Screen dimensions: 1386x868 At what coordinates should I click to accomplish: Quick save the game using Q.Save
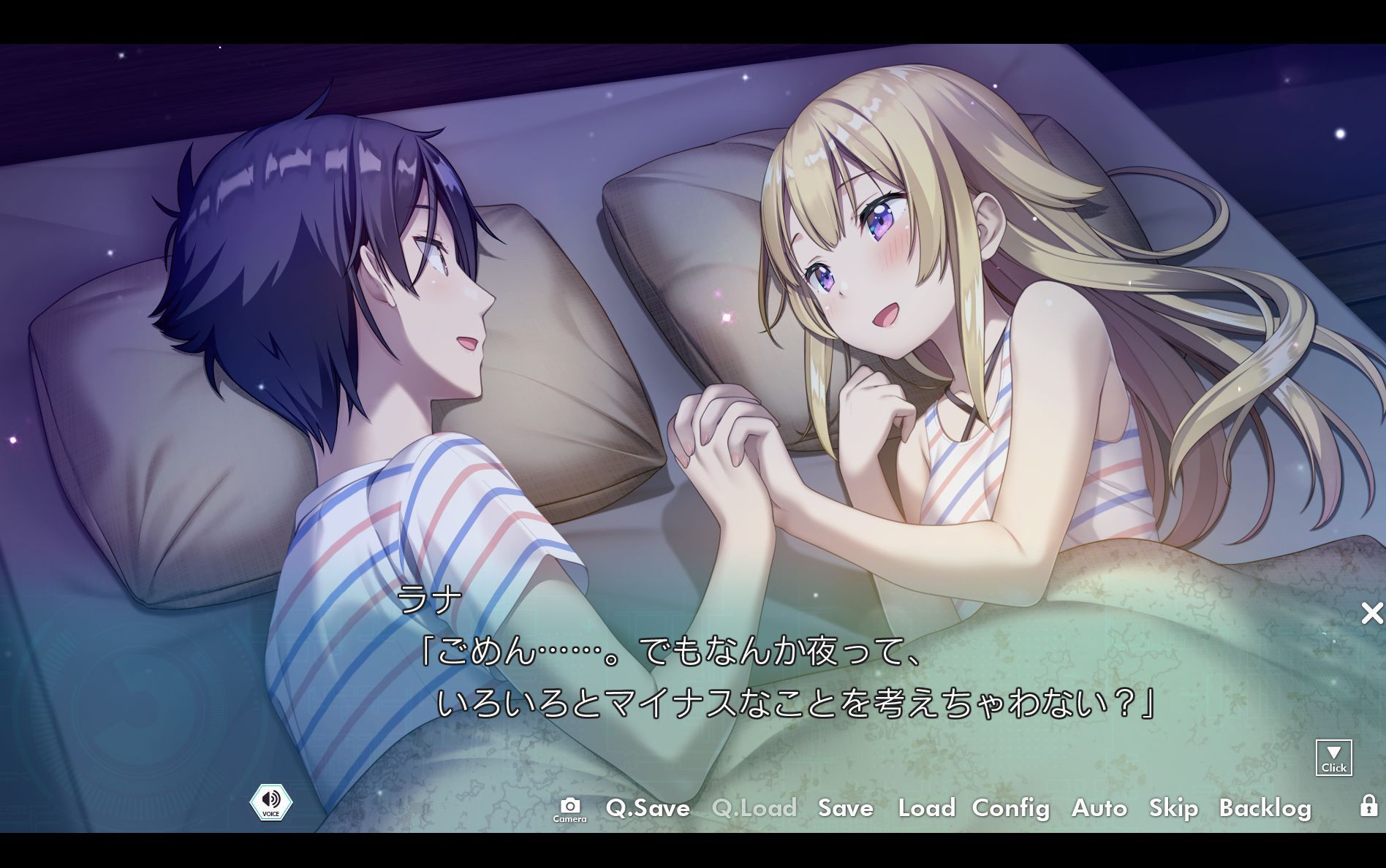coord(647,809)
